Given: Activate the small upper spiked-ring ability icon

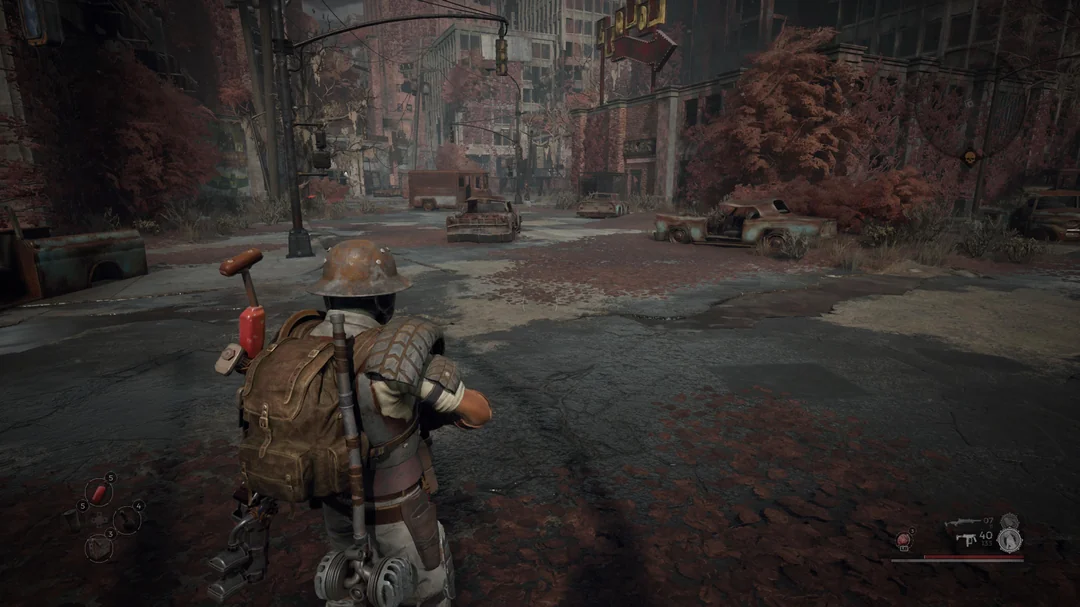Looking at the screenshot, I should (x=1009, y=520).
